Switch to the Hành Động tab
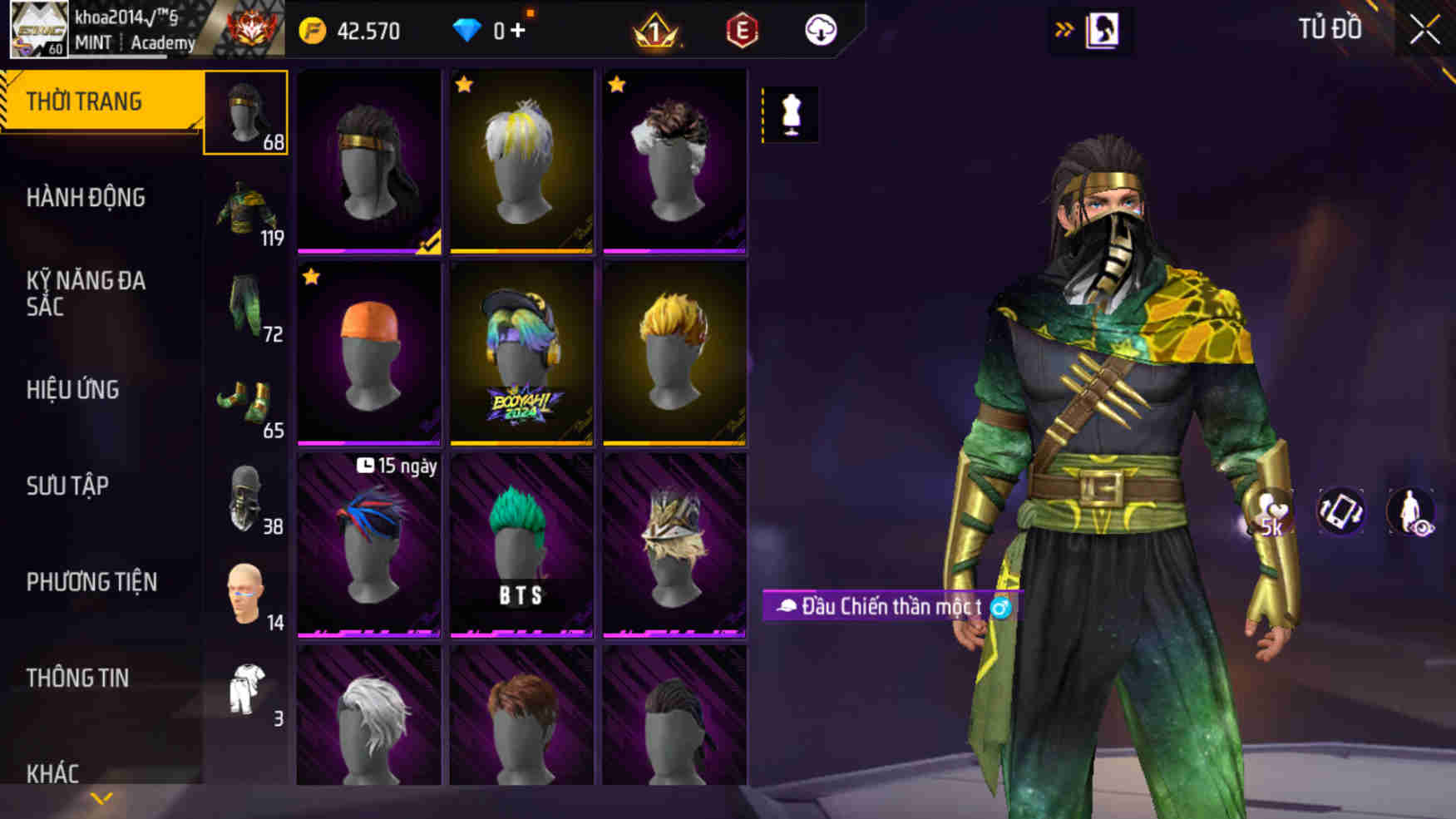Screen dimensions: 1456x819 point(86,198)
